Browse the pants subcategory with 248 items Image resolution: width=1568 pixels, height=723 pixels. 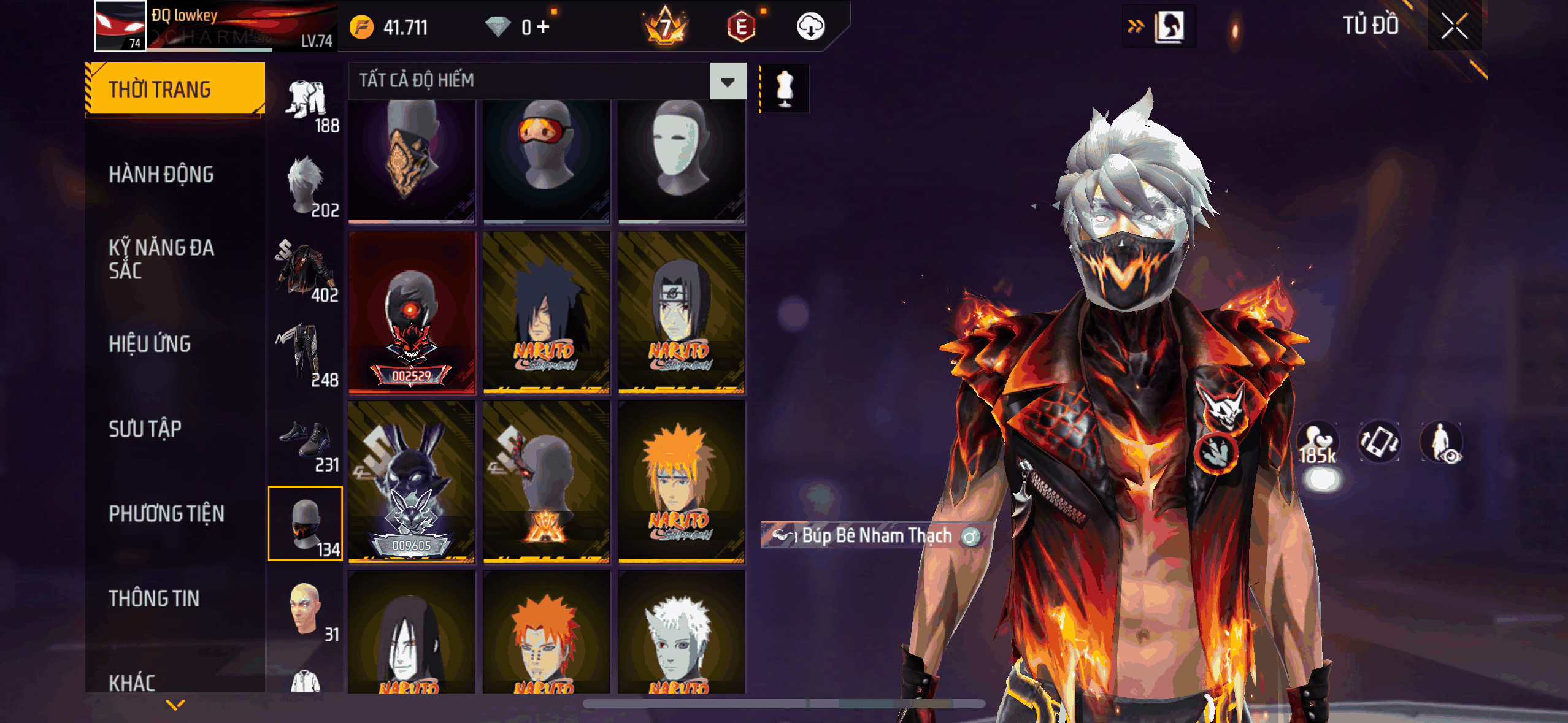tap(307, 356)
